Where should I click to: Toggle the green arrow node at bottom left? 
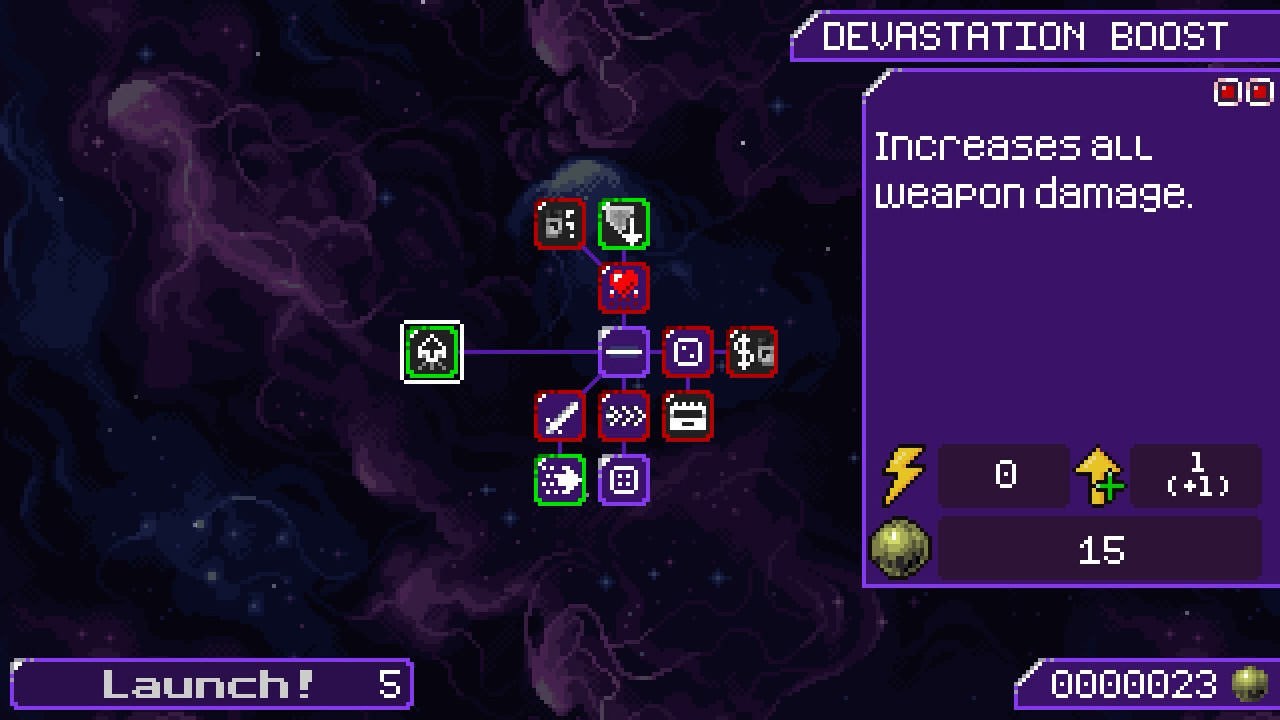[x=560, y=480]
